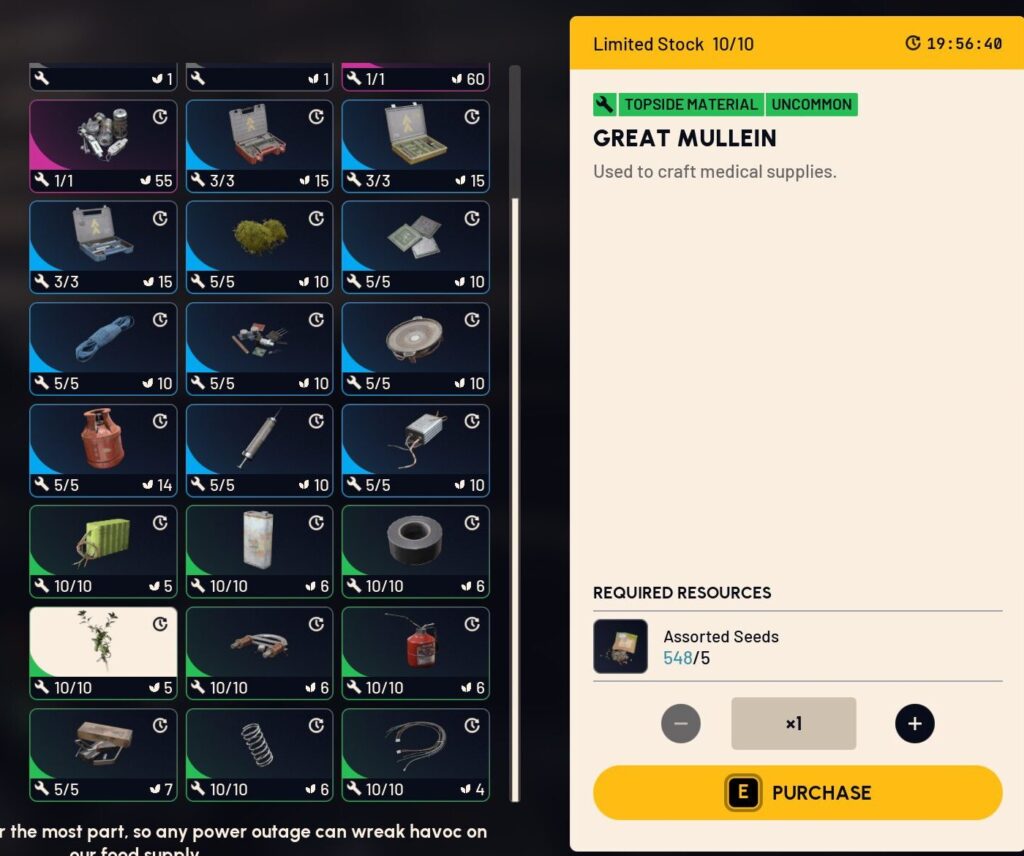
Task: Select the yellow-green open case item
Action: point(415,145)
